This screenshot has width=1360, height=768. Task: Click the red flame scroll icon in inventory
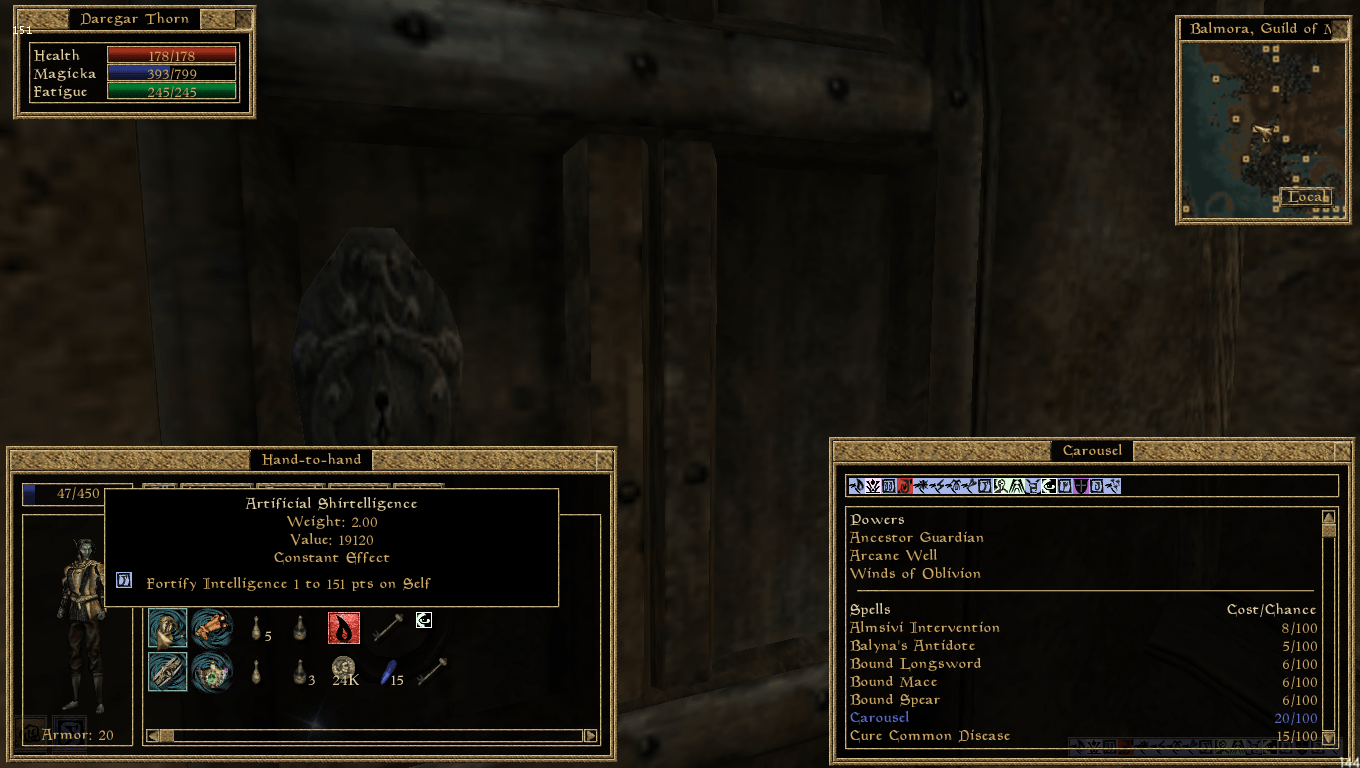[343, 628]
